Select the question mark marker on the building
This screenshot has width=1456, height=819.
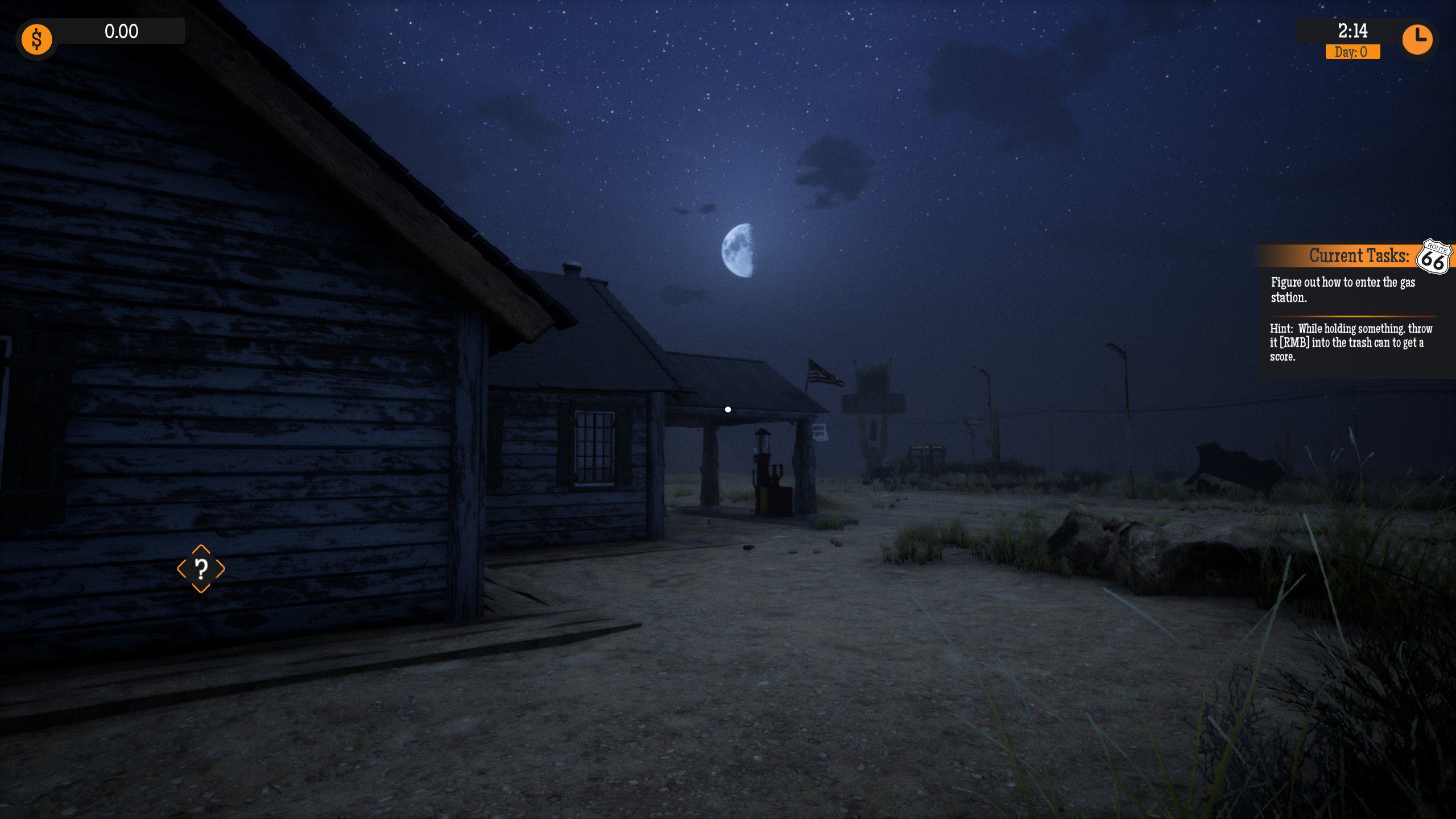[200, 568]
